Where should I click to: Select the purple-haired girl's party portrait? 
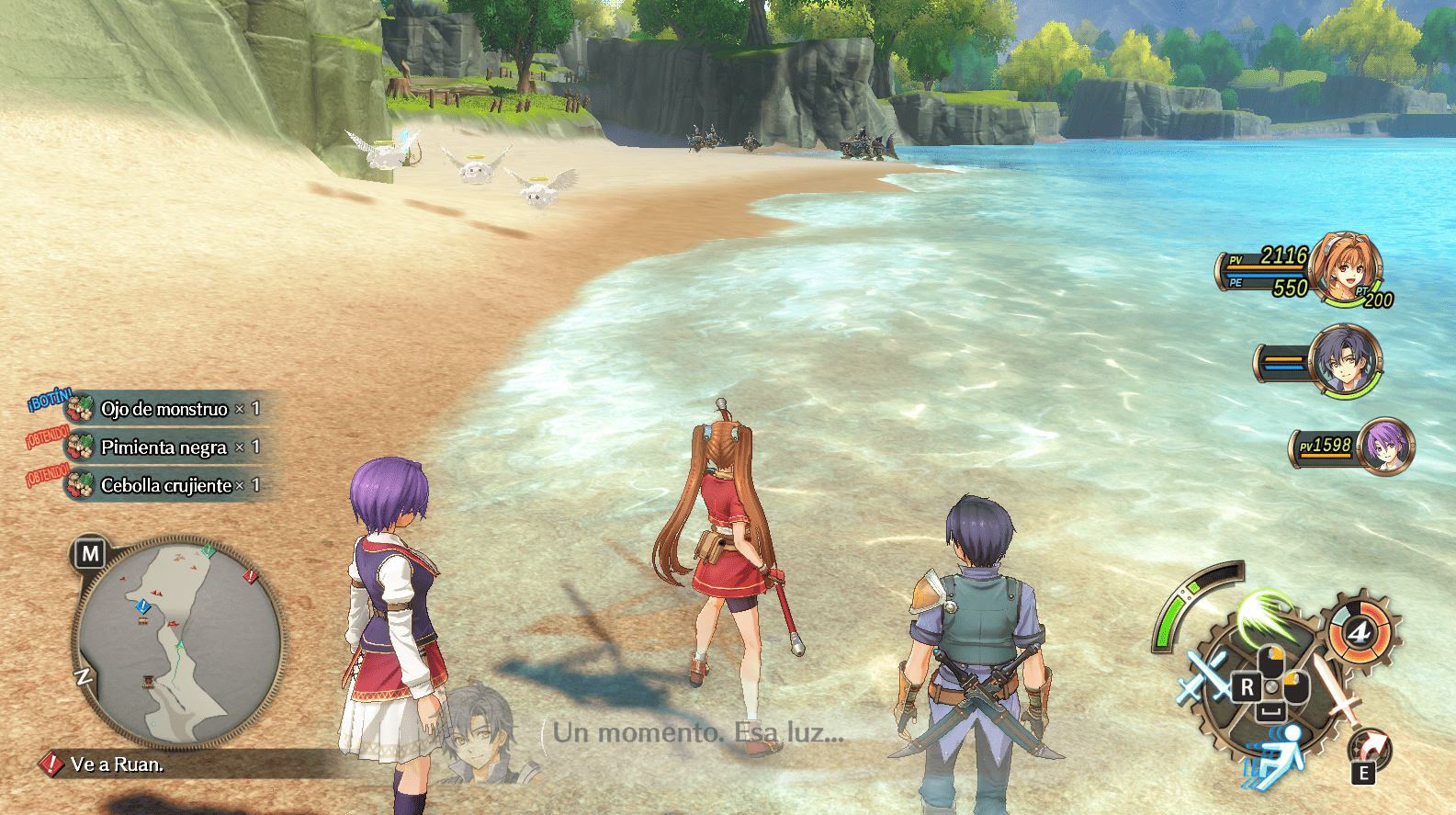(x=1385, y=447)
